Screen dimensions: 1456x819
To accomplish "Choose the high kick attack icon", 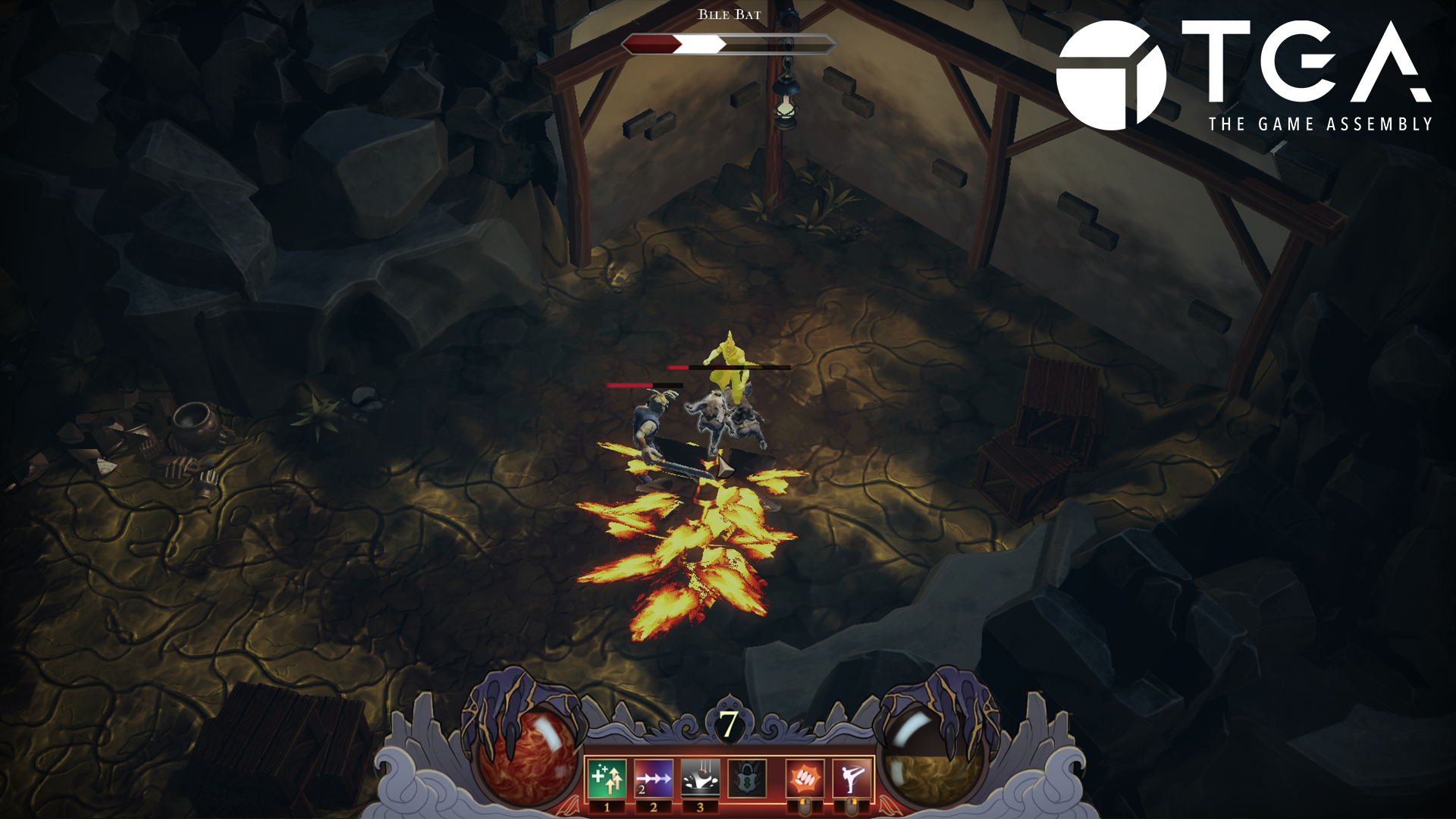I will pyautogui.click(x=852, y=779).
